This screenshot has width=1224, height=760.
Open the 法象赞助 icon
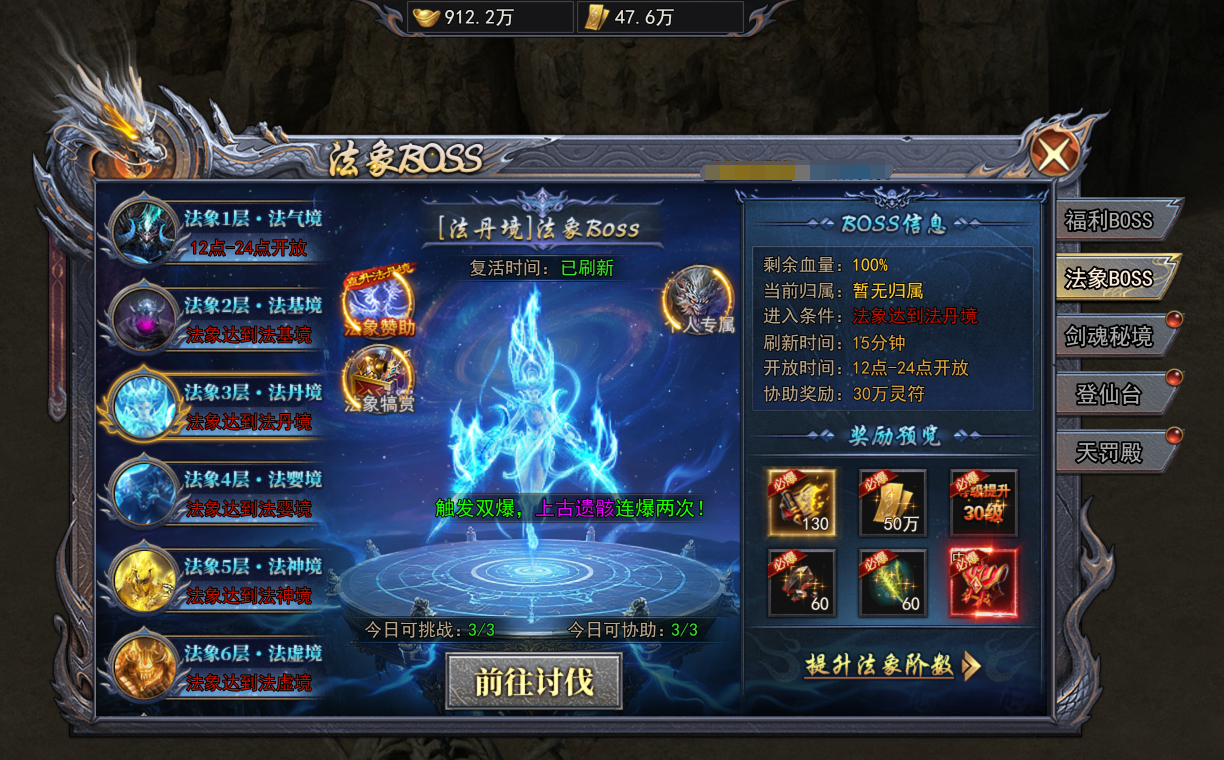(x=379, y=301)
